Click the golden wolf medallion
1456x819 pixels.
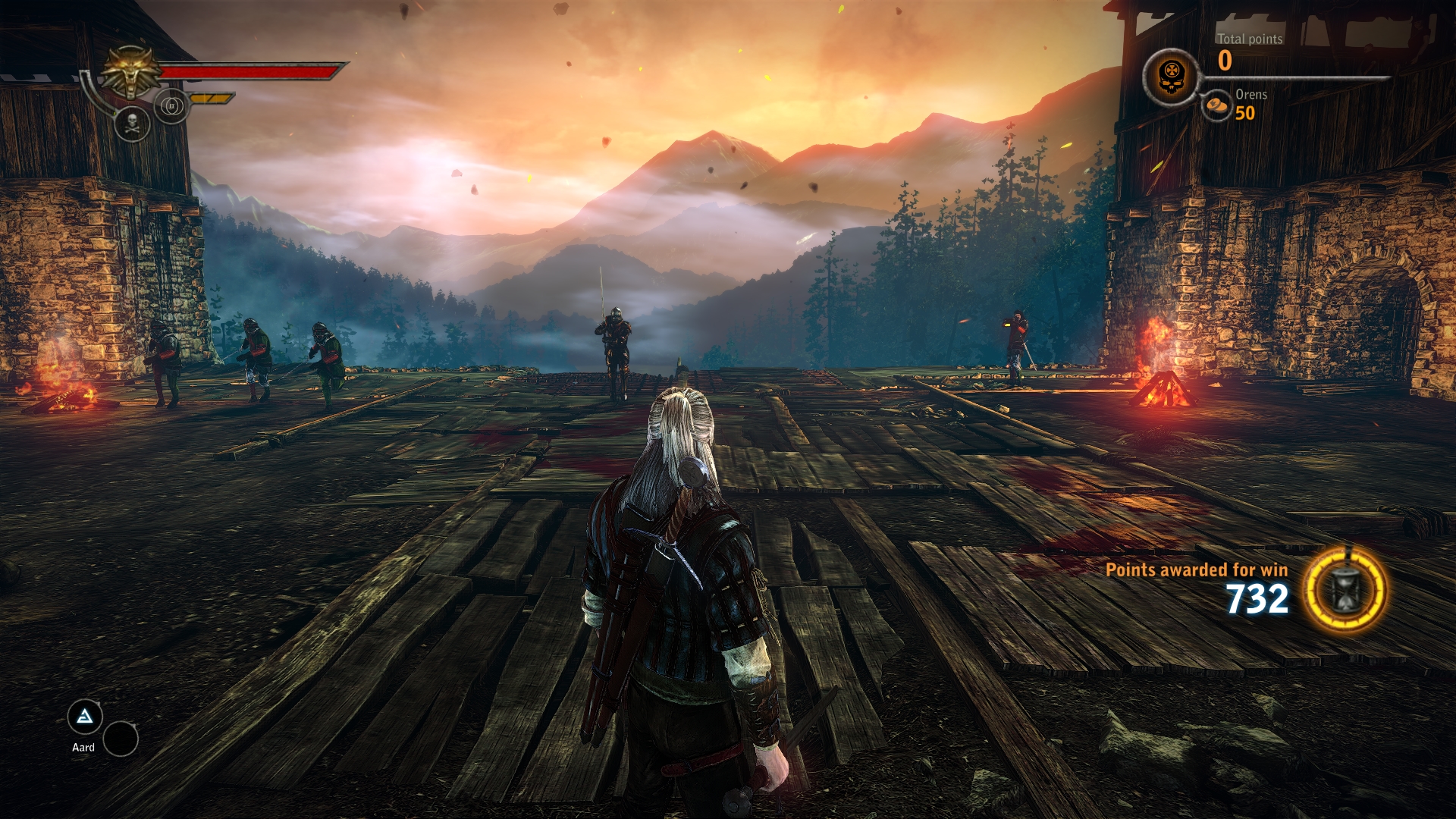point(132,71)
